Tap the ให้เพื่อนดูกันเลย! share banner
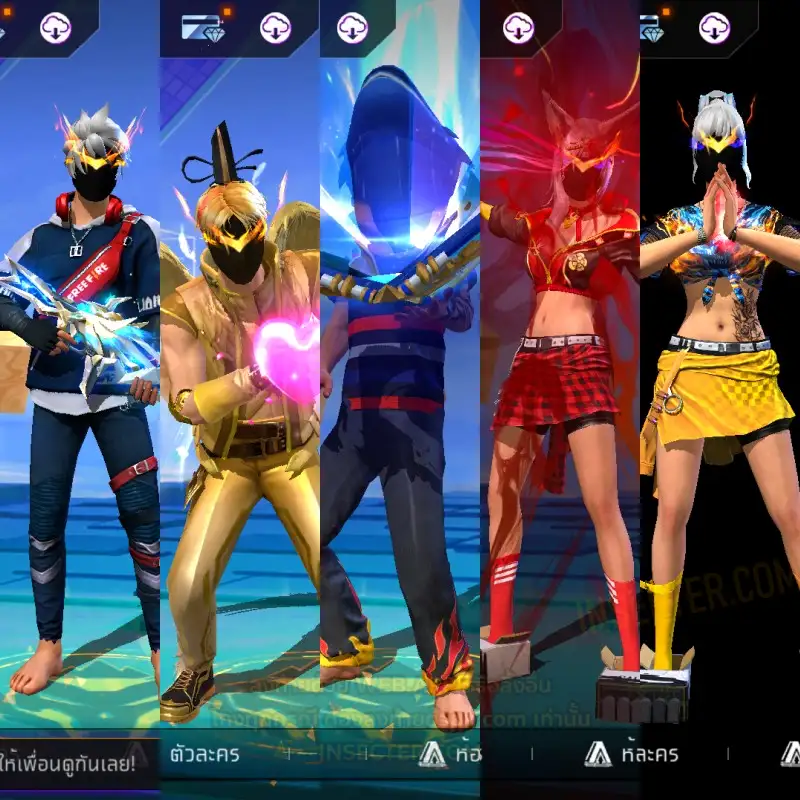The image size is (800, 800). (x=74, y=757)
